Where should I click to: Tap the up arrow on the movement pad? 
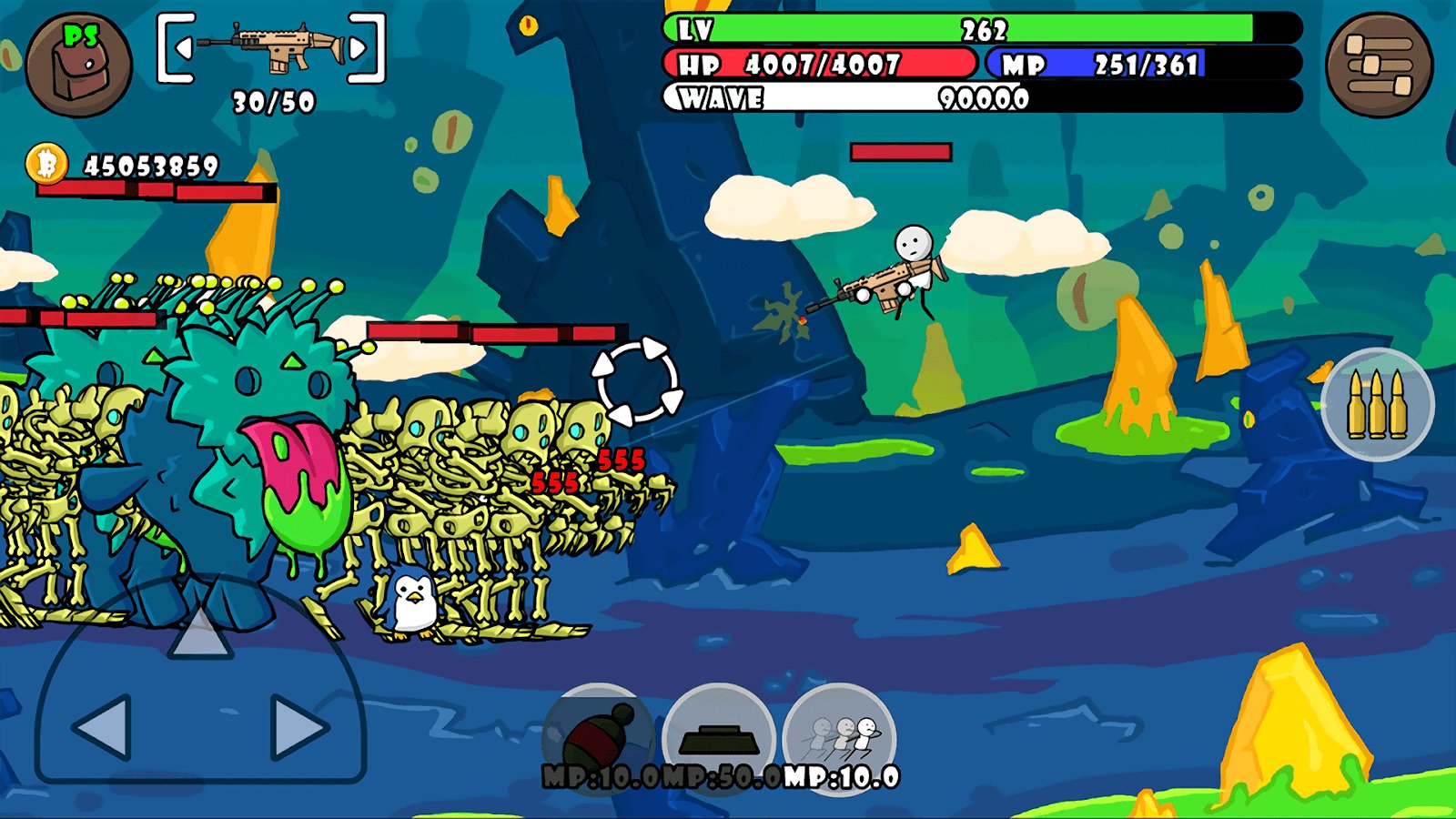pos(202,637)
